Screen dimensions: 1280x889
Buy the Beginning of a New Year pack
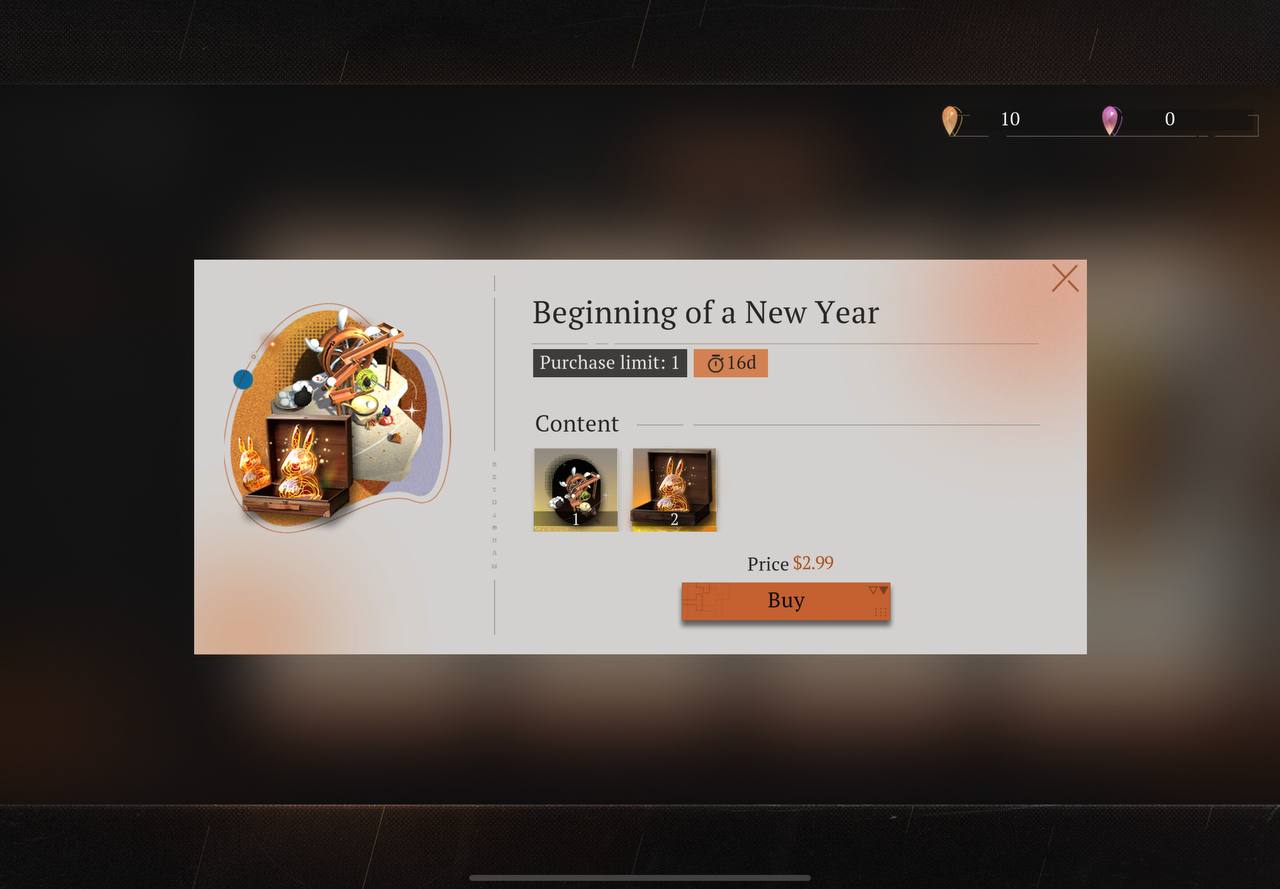pos(785,601)
